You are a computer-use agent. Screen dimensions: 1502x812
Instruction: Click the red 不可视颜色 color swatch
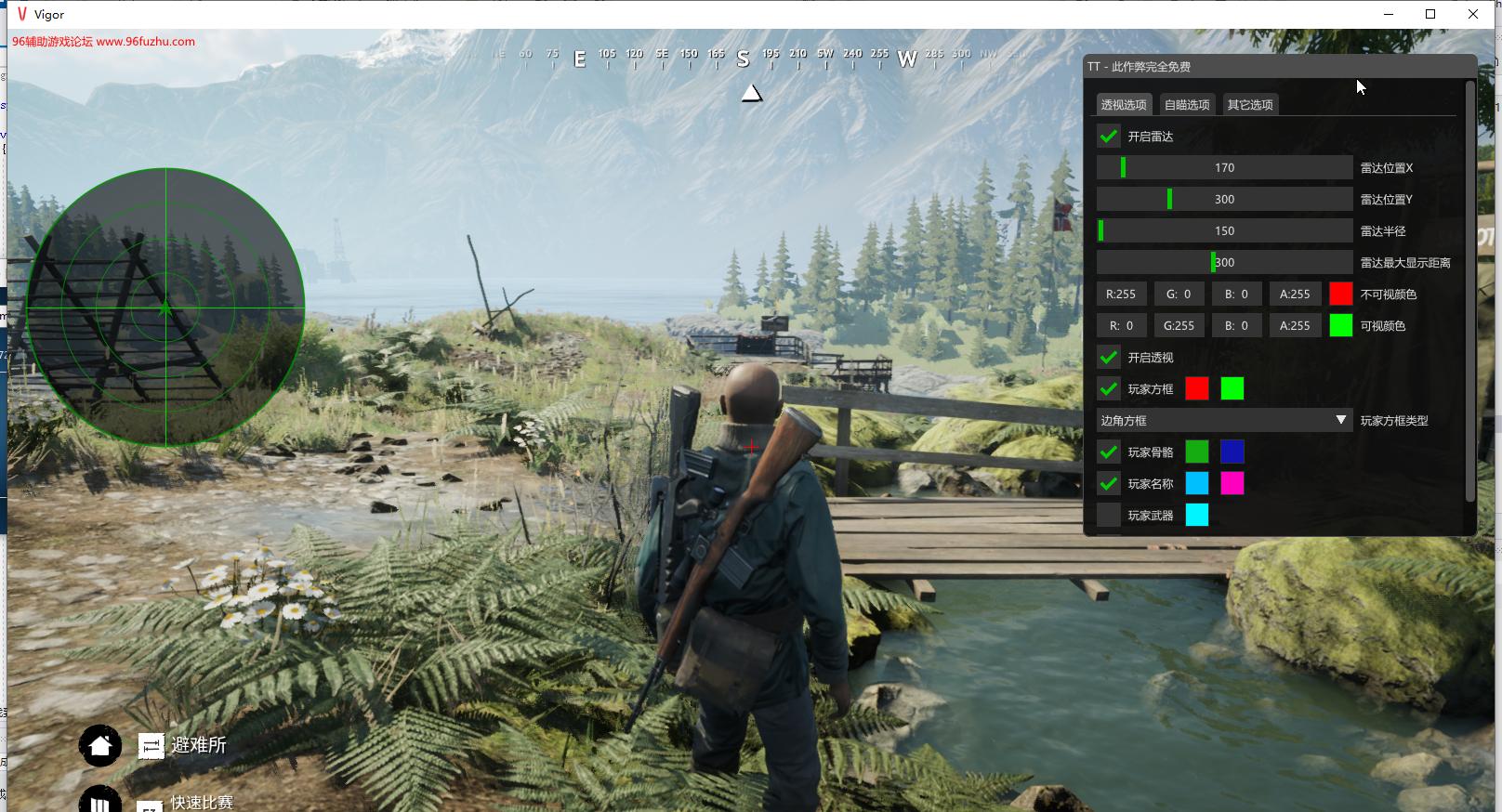pyautogui.click(x=1340, y=295)
